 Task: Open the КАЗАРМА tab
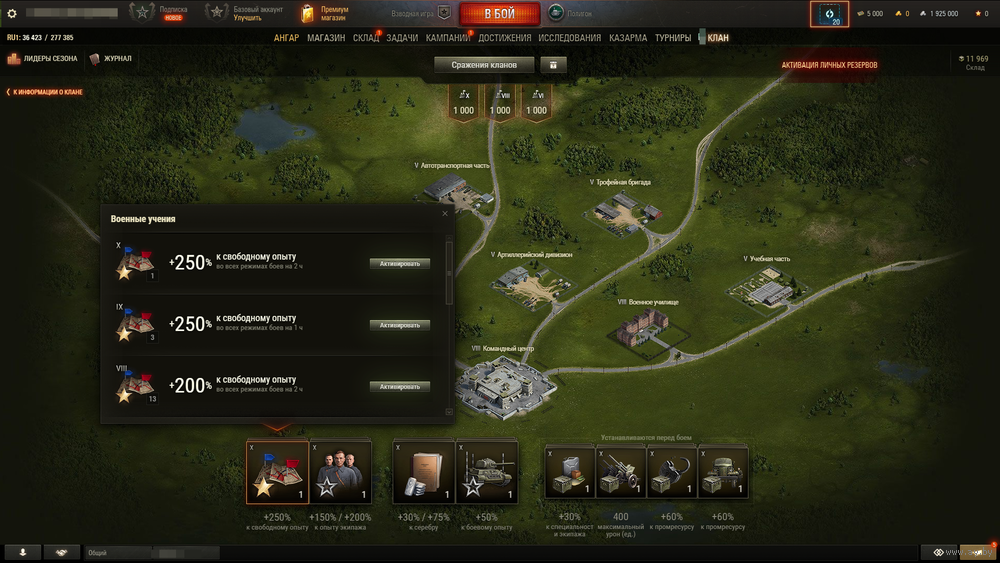(x=629, y=38)
